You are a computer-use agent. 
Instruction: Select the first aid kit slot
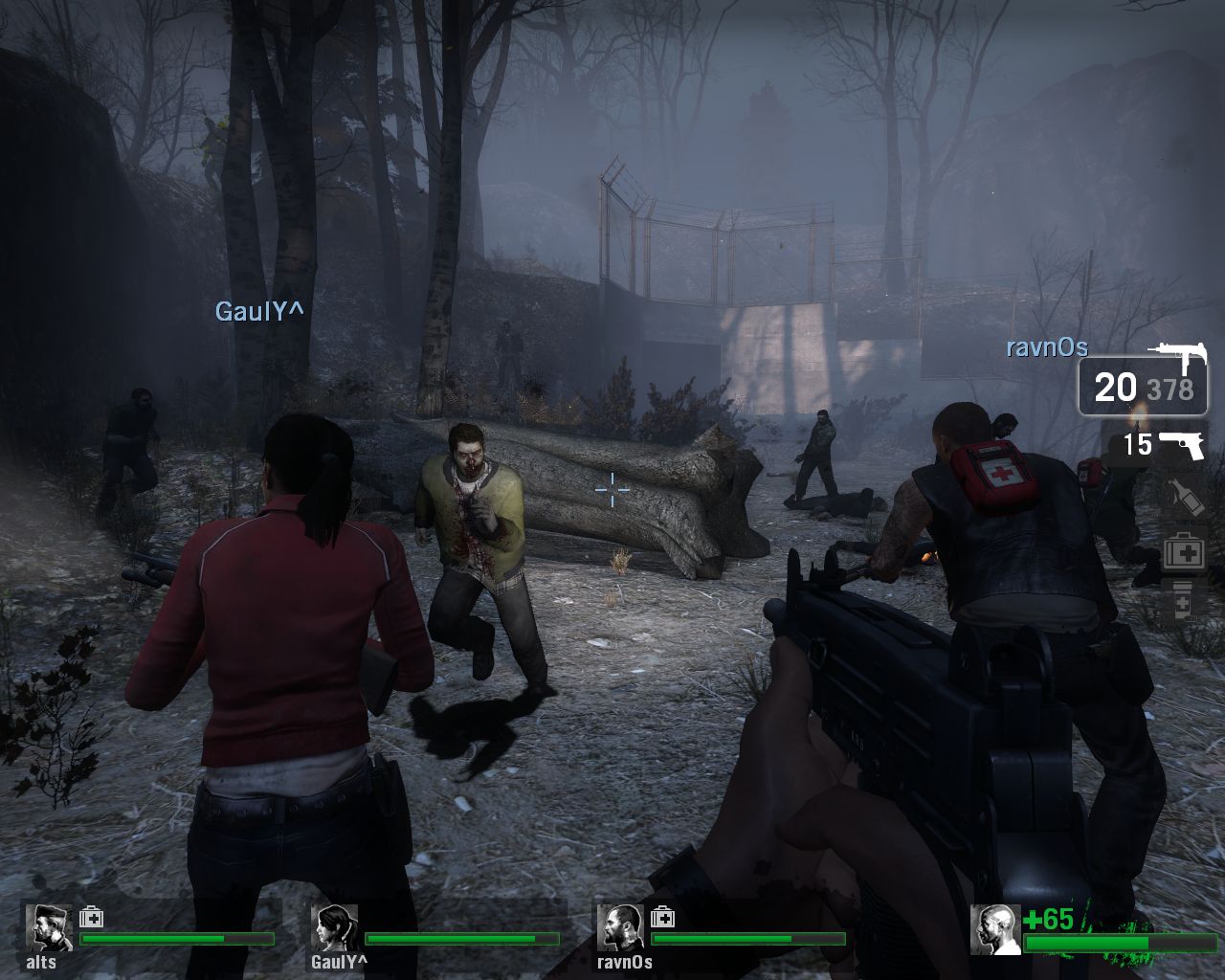(1183, 552)
